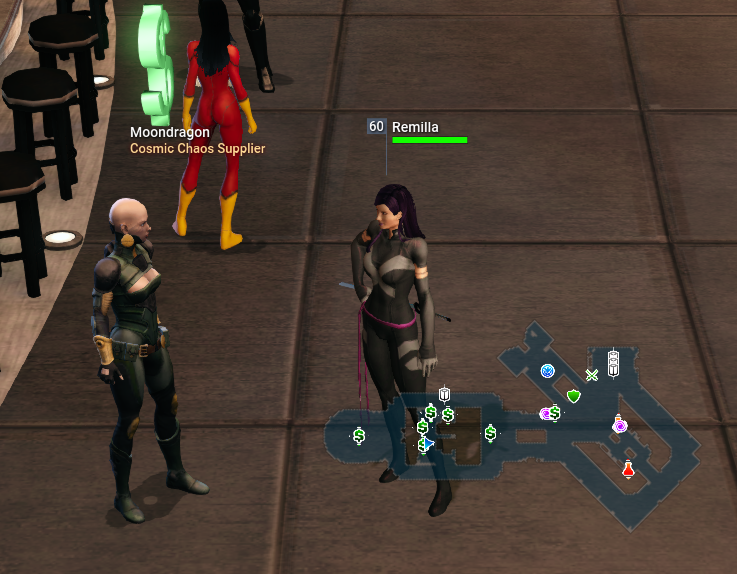Click the lone purple swirl marker above the potion
Image resolution: width=737 pixels, height=574 pixels.
pos(620,426)
